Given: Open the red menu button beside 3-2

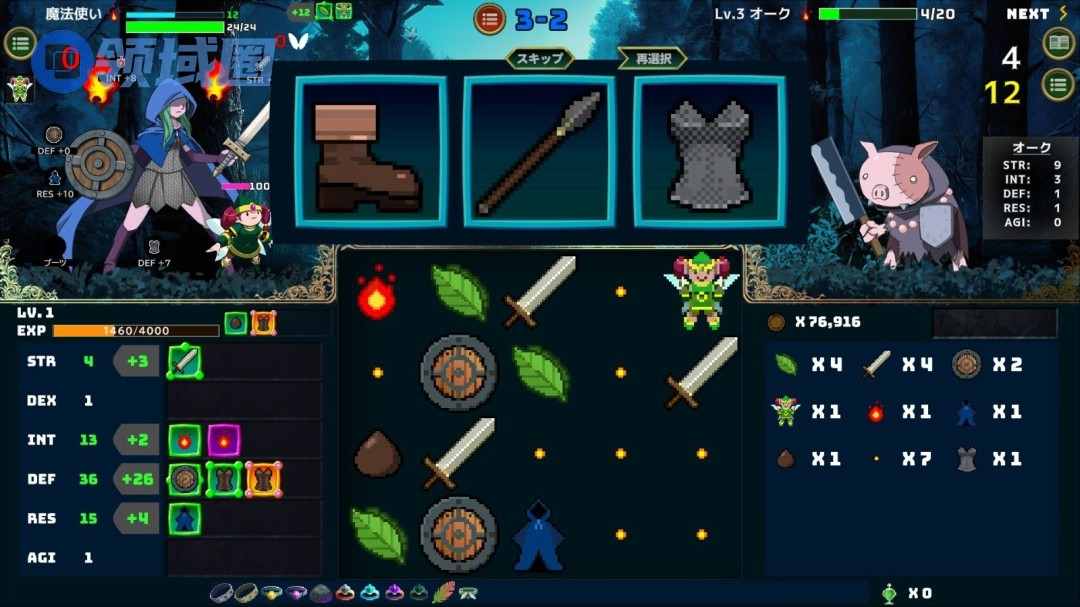Looking at the screenshot, I should click(489, 18).
